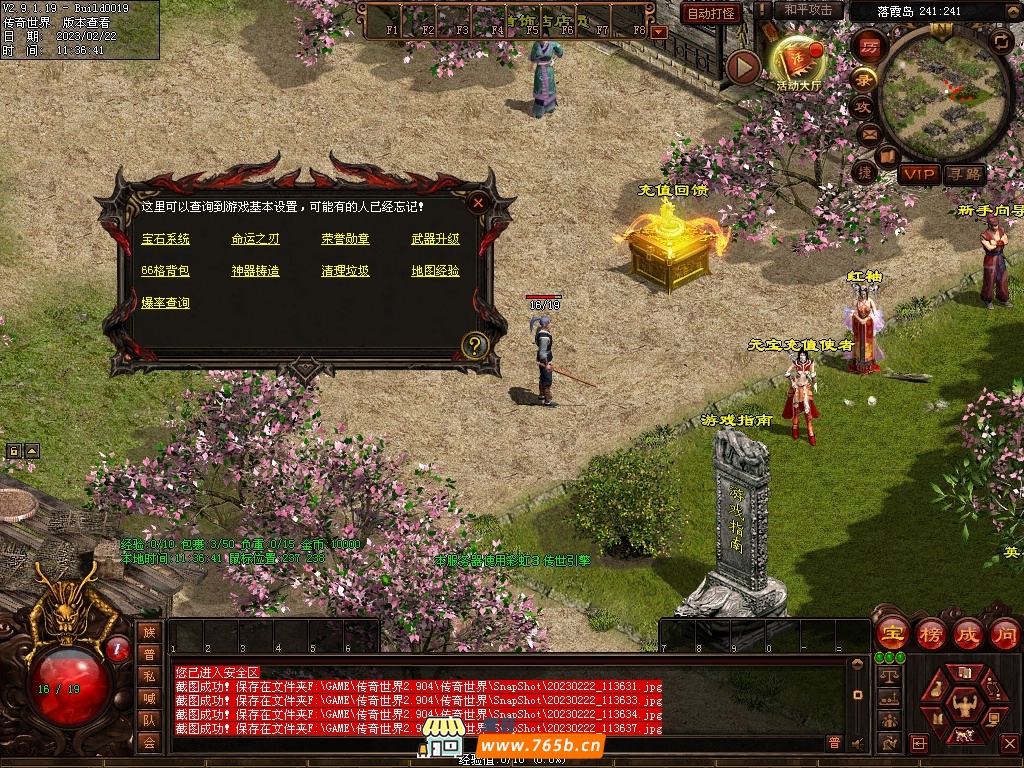
Task: Toggle the 自动打怪 auto-fight button
Action: click(711, 13)
